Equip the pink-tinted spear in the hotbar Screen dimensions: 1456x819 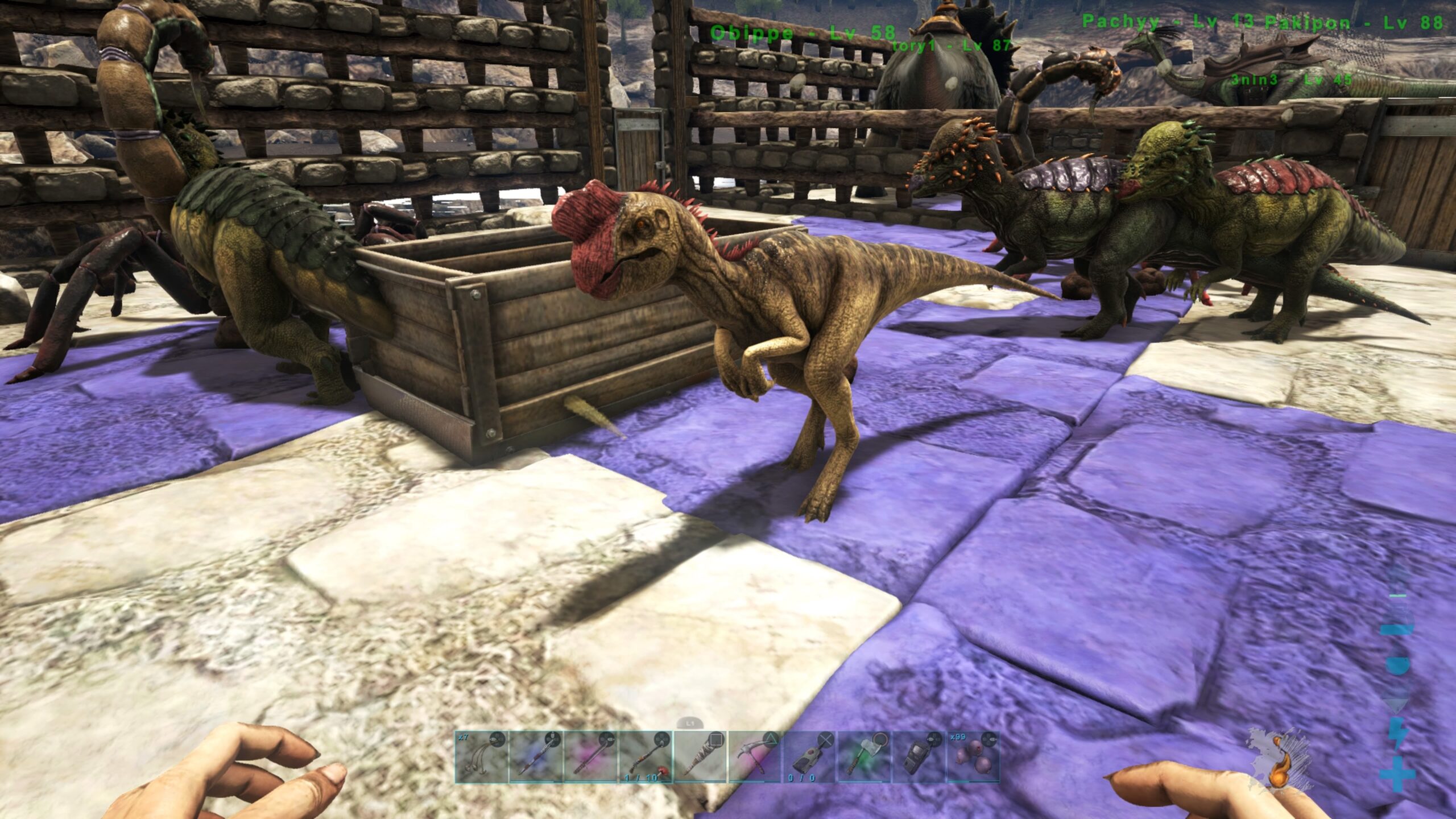click(591, 757)
